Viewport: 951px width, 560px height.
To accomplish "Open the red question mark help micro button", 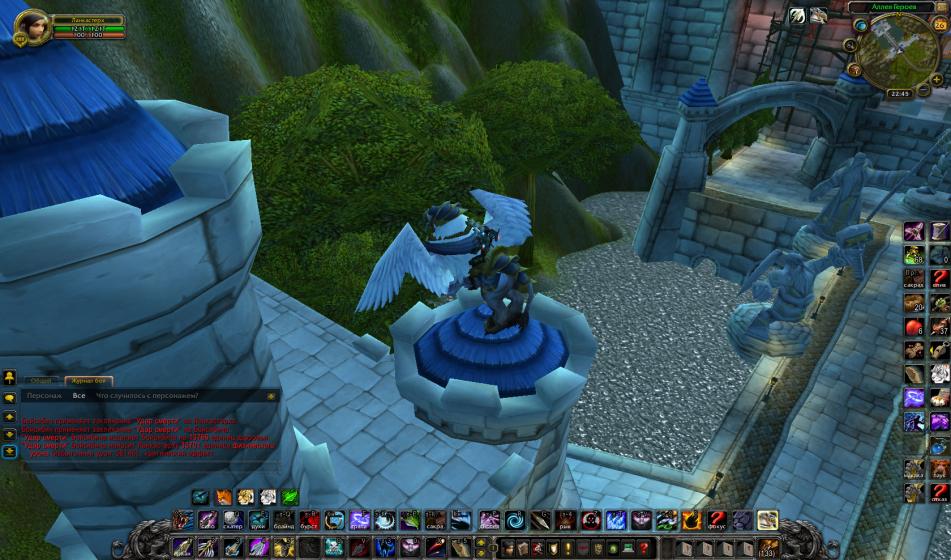I will (x=645, y=547).
